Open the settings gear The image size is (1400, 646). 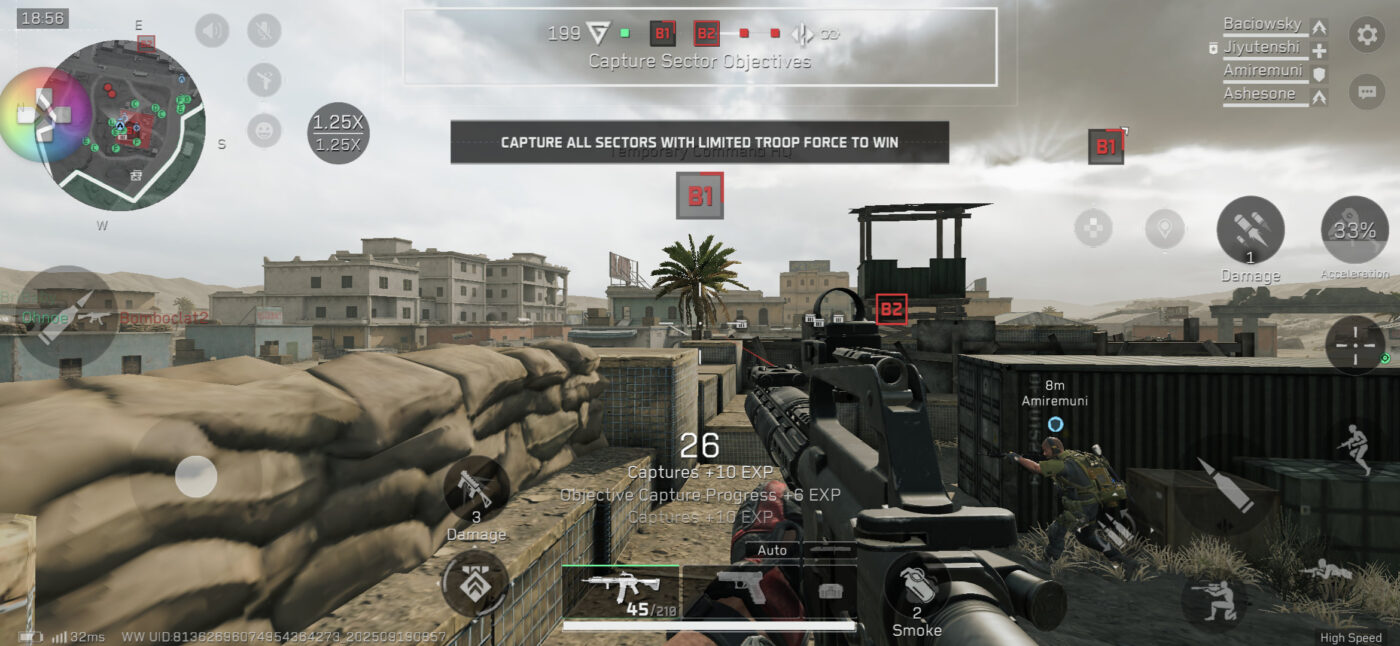pyautogui.click(x=1366, y=35)
